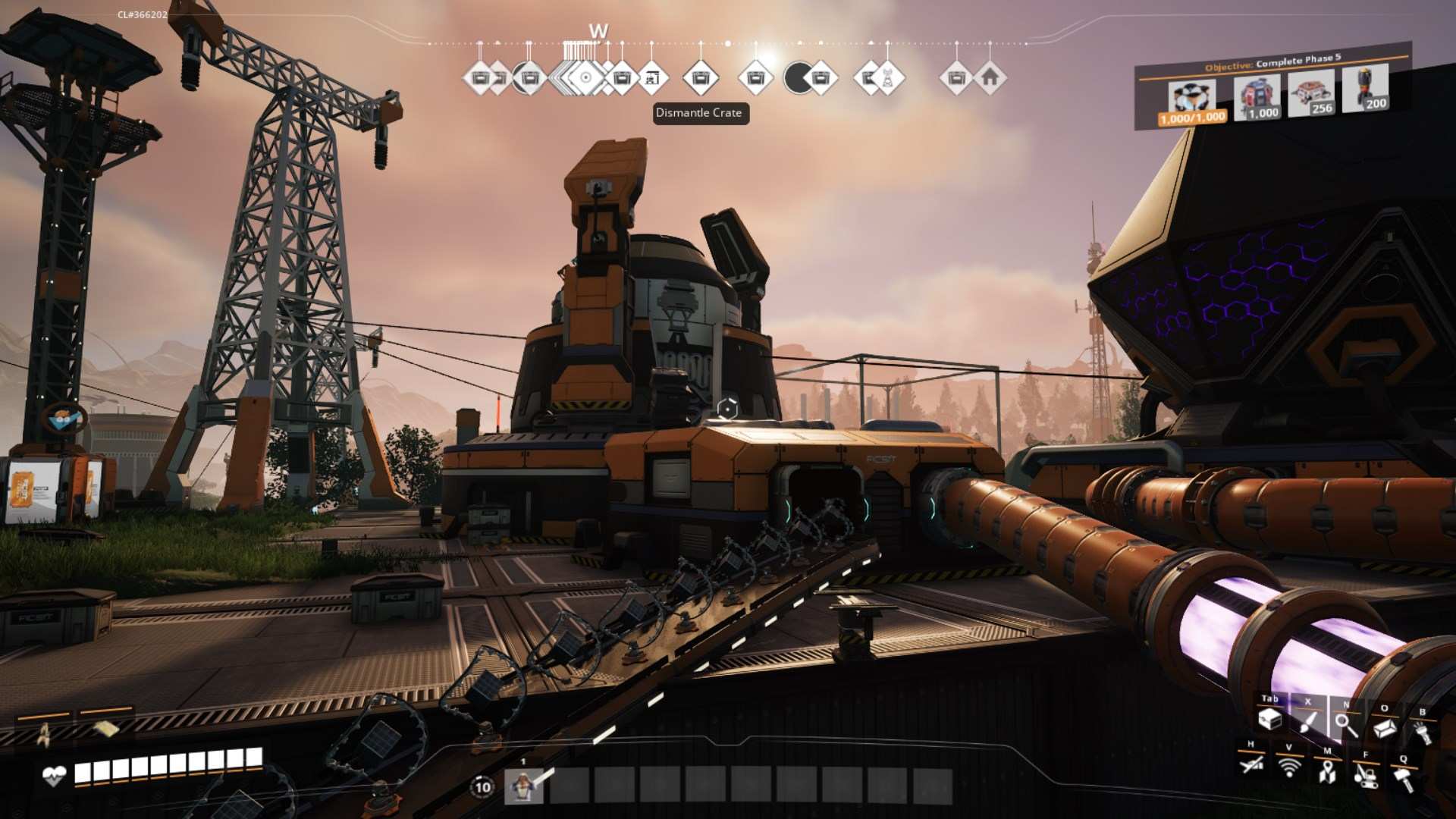Click the space elevator compass marker
Screen dimensions: 1456x819
(651, 77)
